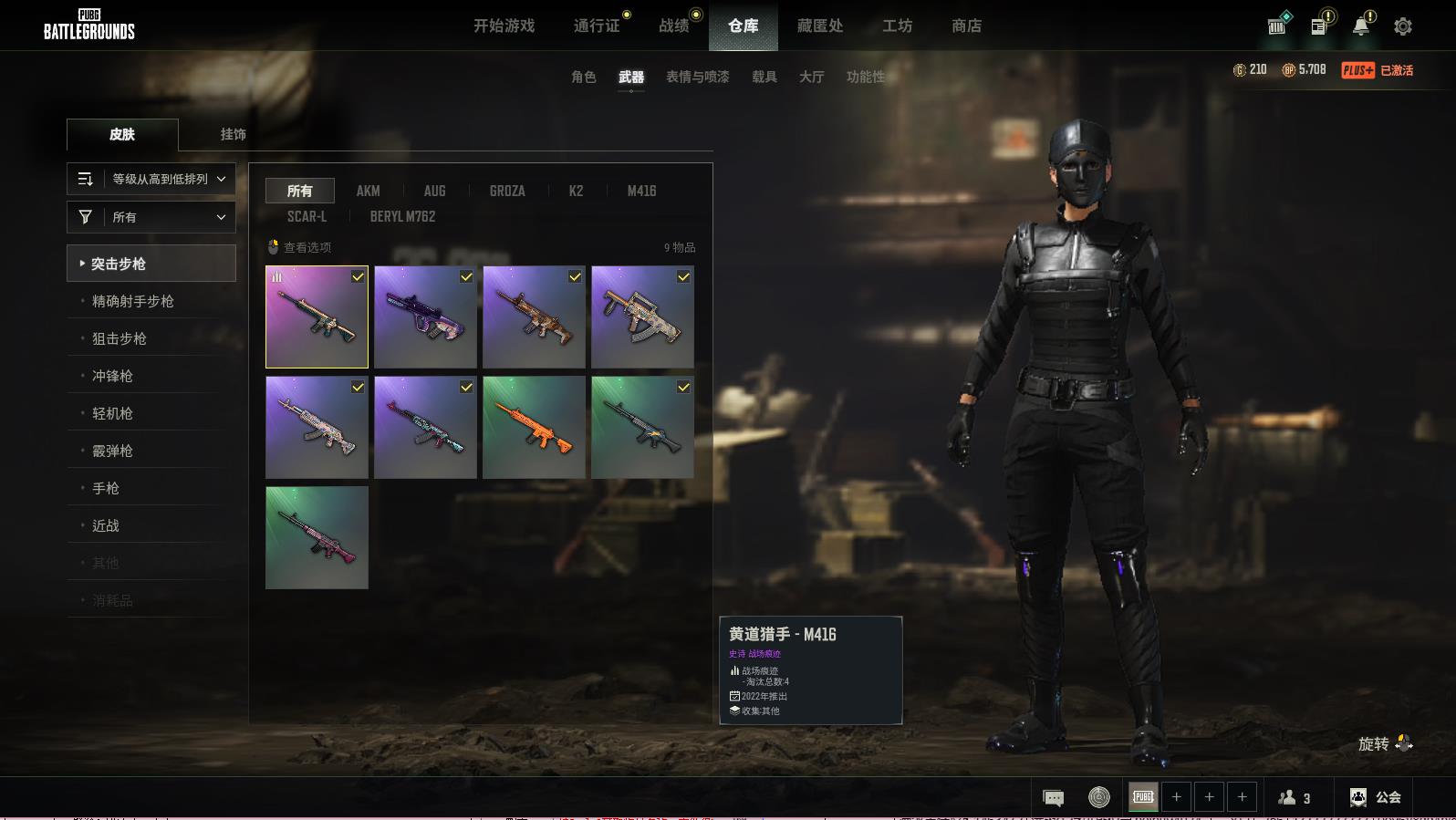Select the 冲锋枪 category
This screenshot has height=820, width=1456.
tap(113, 376)
